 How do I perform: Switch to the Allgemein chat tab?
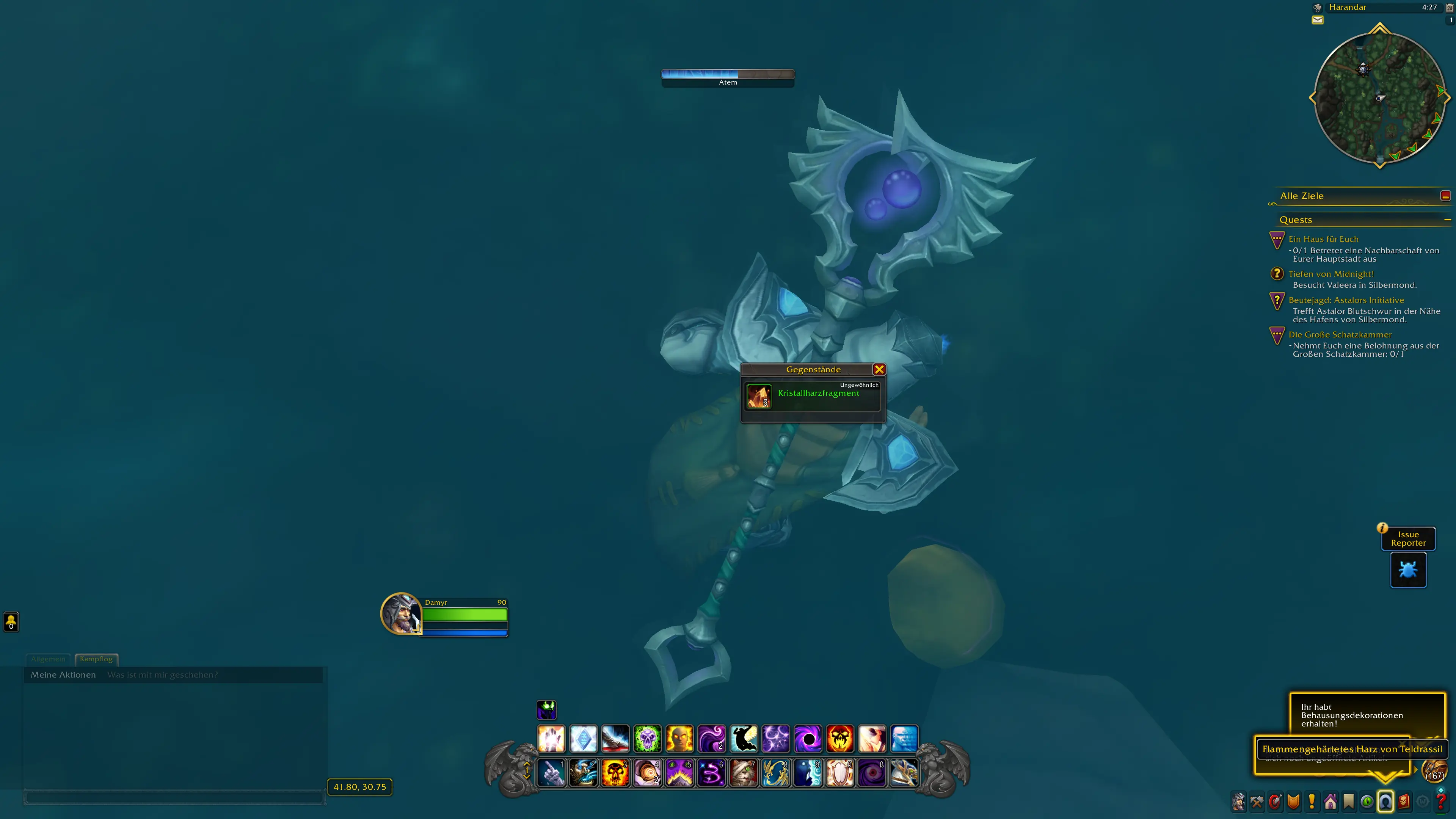point(48,659)
